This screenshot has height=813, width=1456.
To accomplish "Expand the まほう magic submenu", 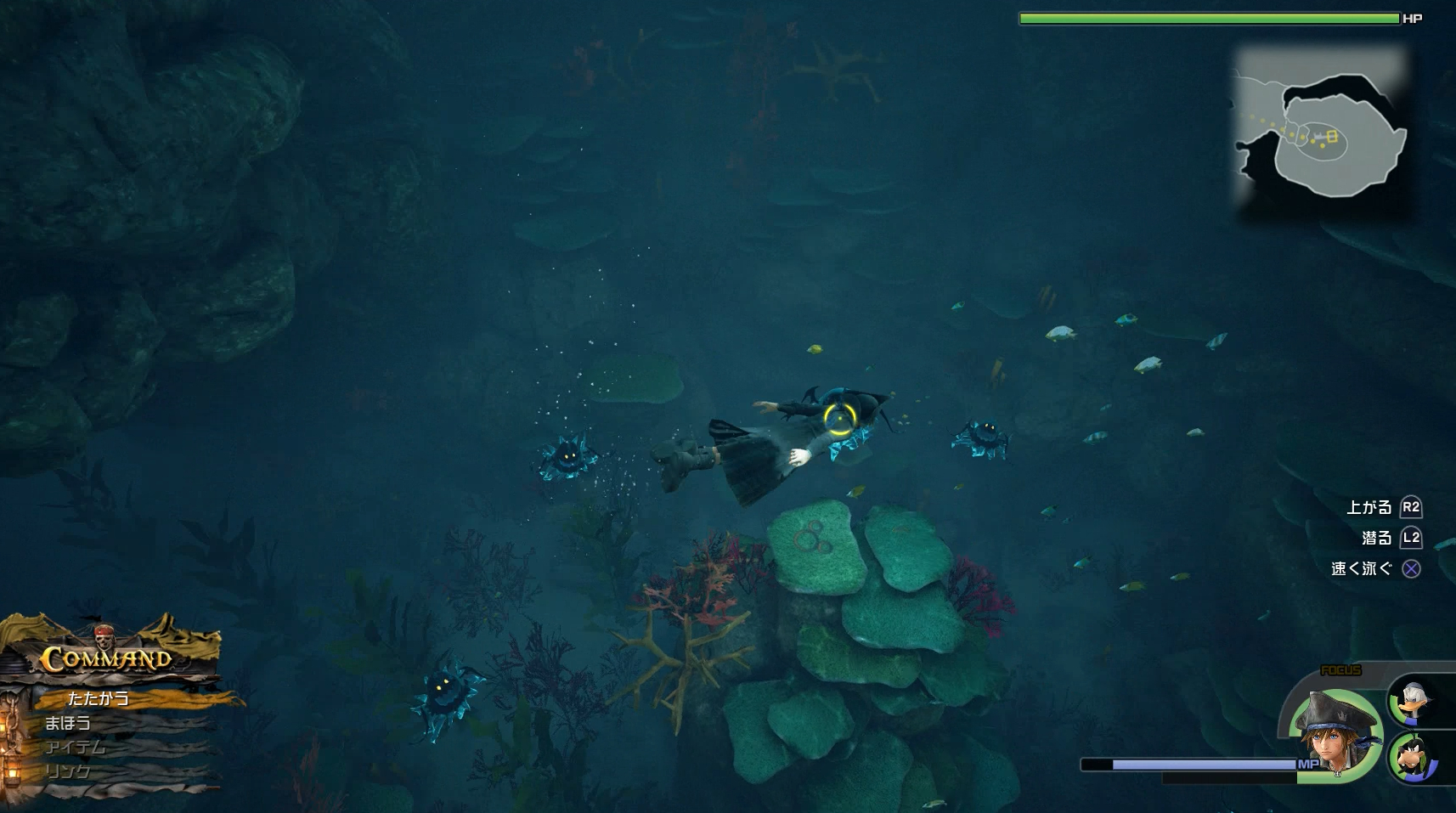I will tap(70, 722).
